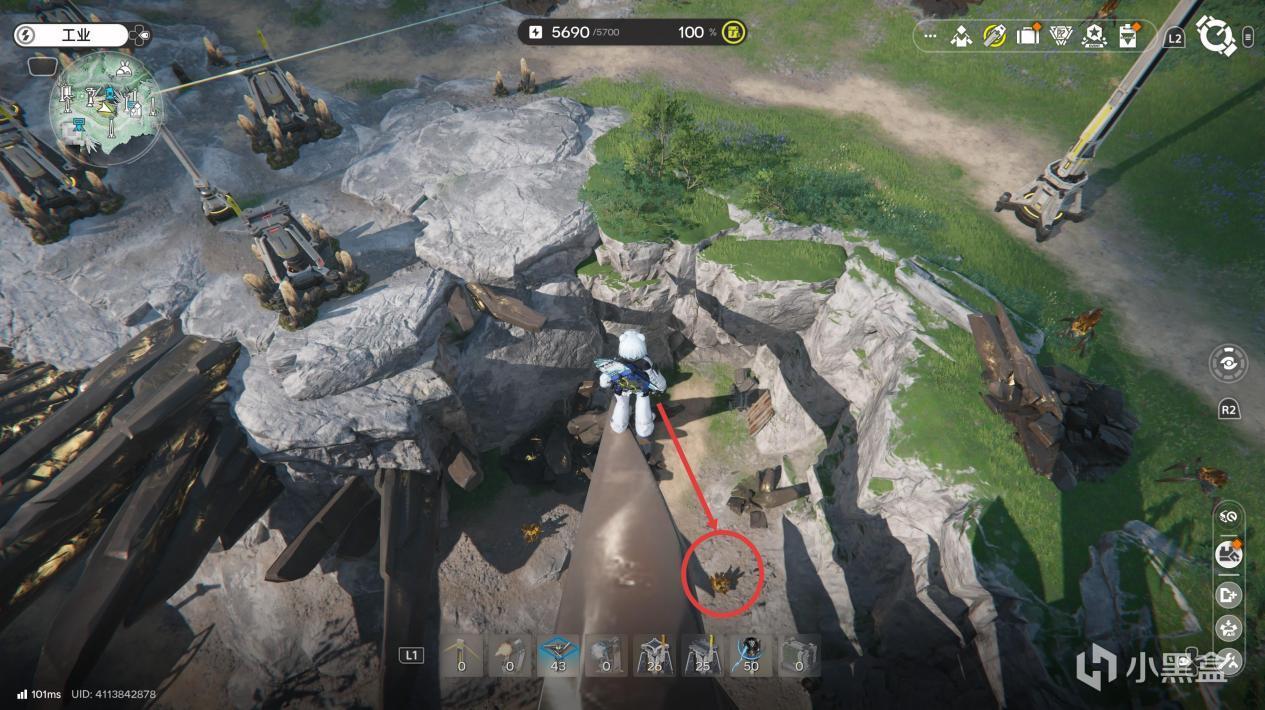
Task: Select the highlighted hotbar slot with 43
Action: (x=559, y=655)
